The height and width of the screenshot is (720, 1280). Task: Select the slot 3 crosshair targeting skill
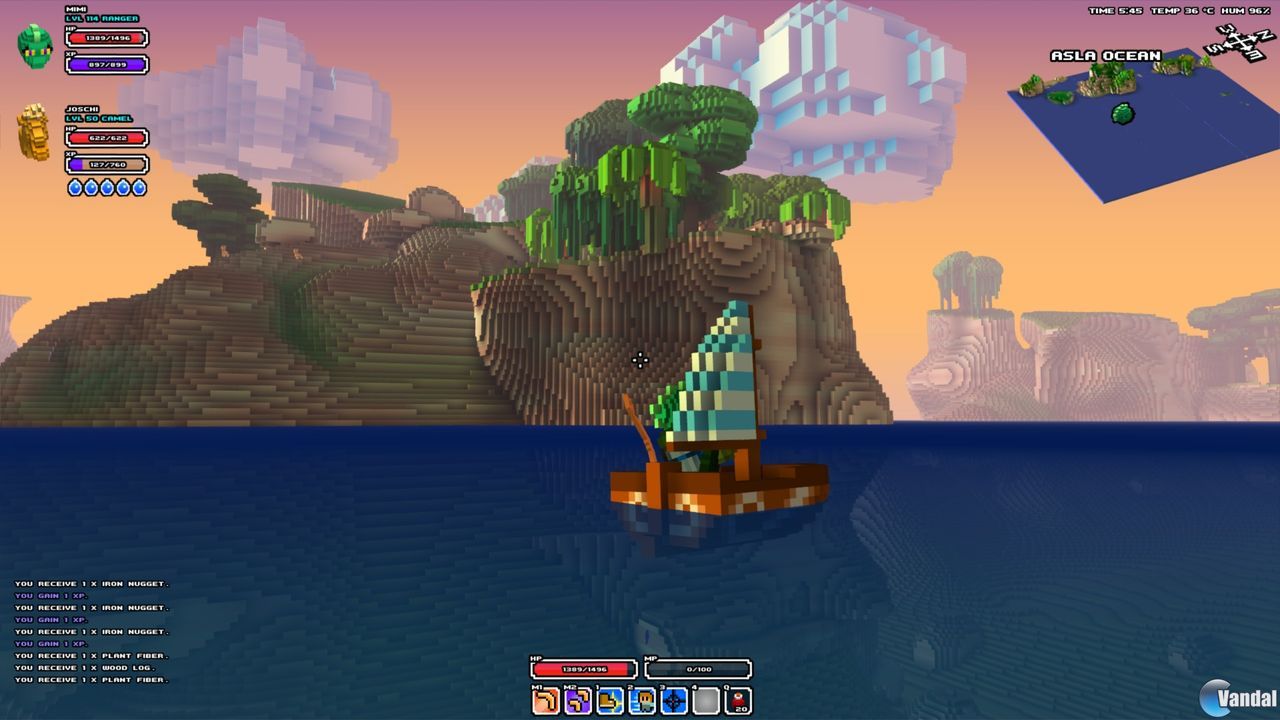point(672,701)
